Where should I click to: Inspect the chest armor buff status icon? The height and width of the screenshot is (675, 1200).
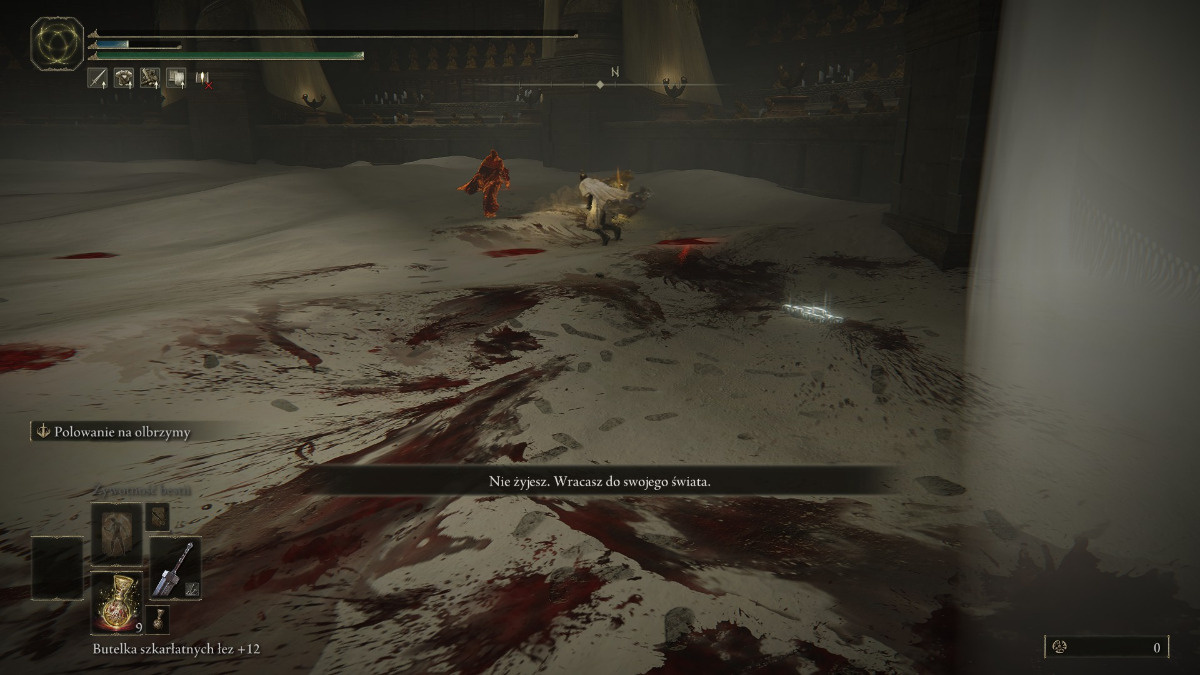click(124, 77)
